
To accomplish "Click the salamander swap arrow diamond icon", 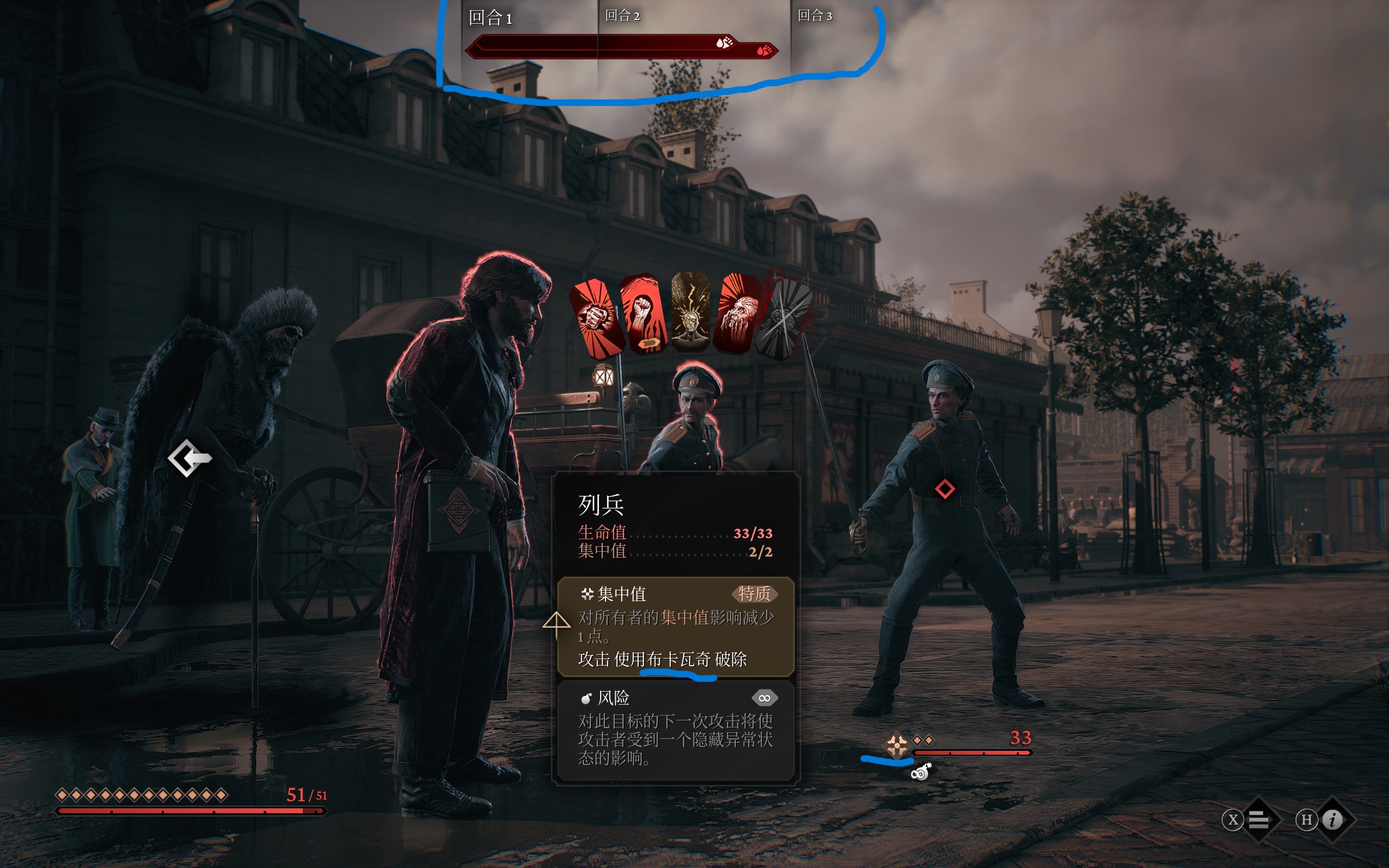I will (x=189, y=457).
